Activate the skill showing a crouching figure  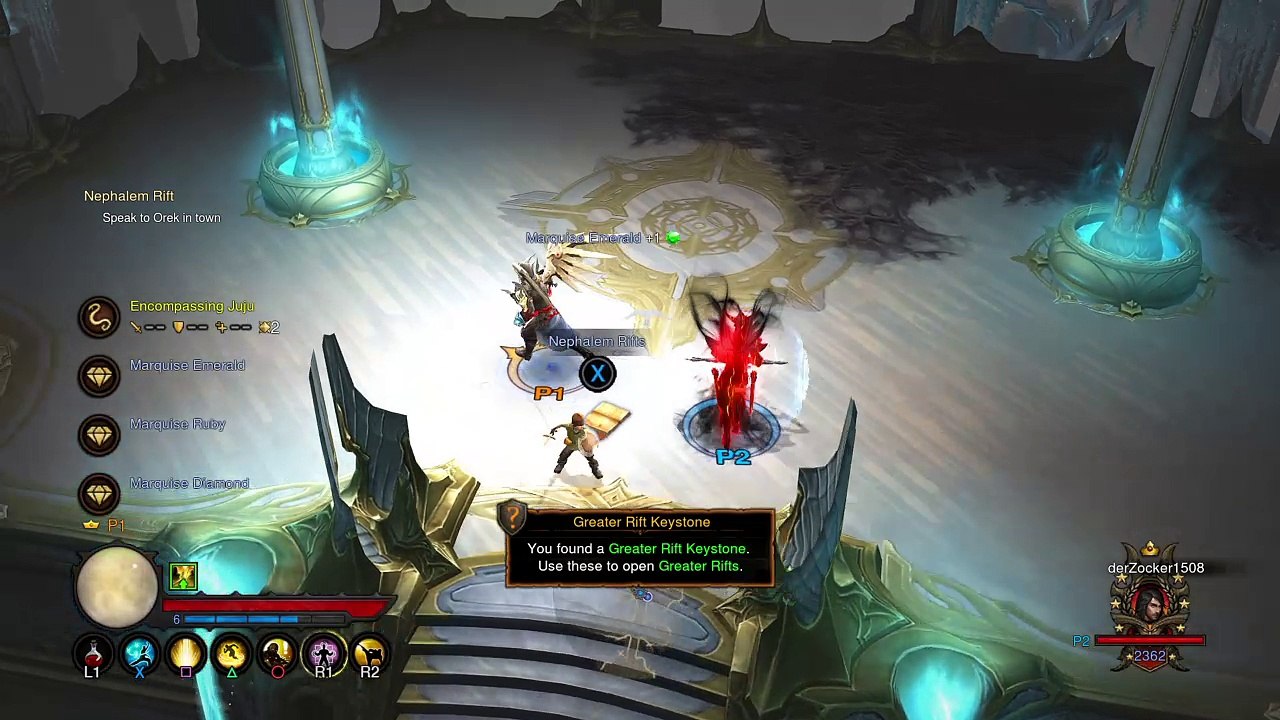[277, 654]
